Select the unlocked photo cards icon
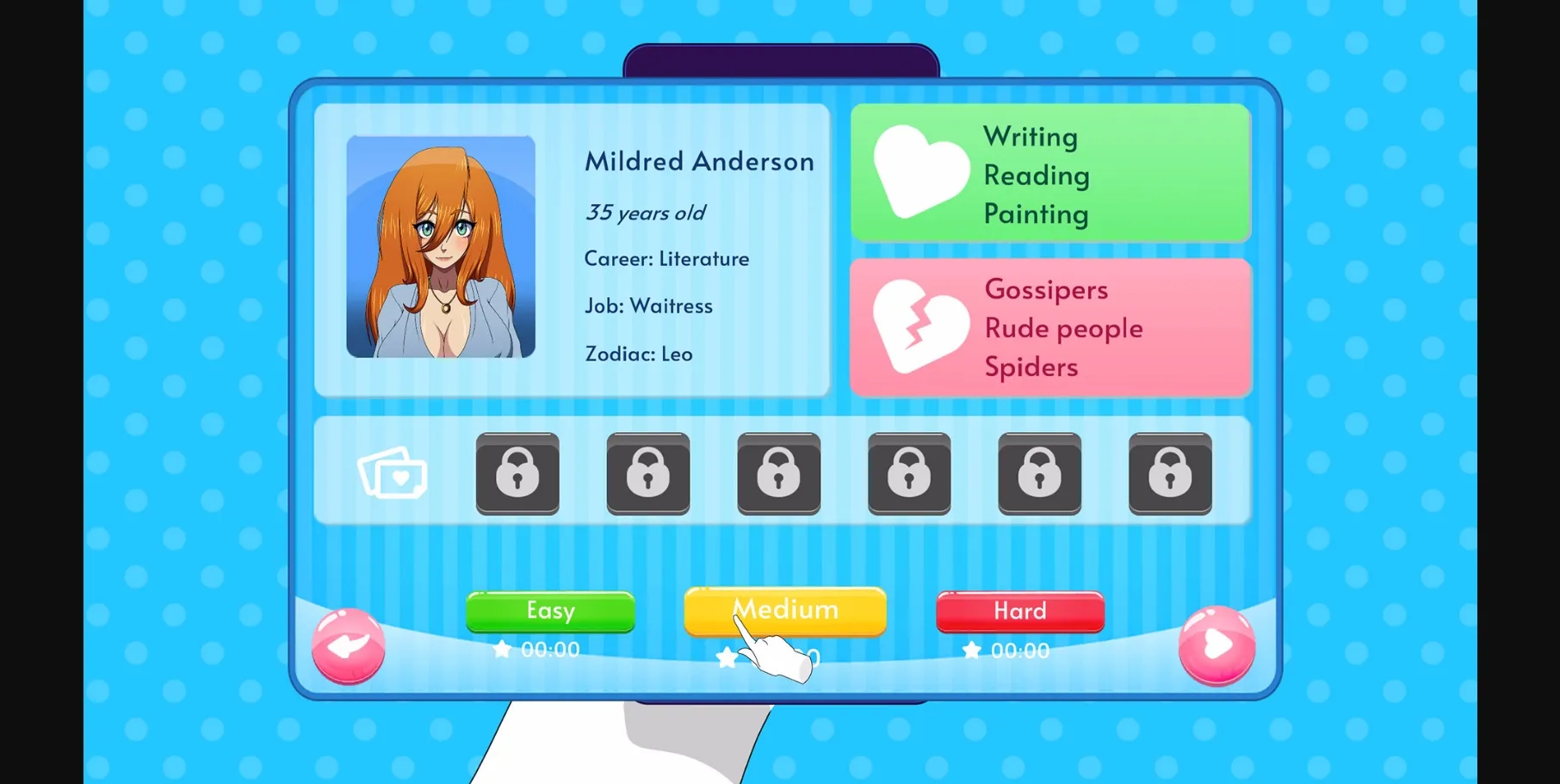 [x=393, y=473]
